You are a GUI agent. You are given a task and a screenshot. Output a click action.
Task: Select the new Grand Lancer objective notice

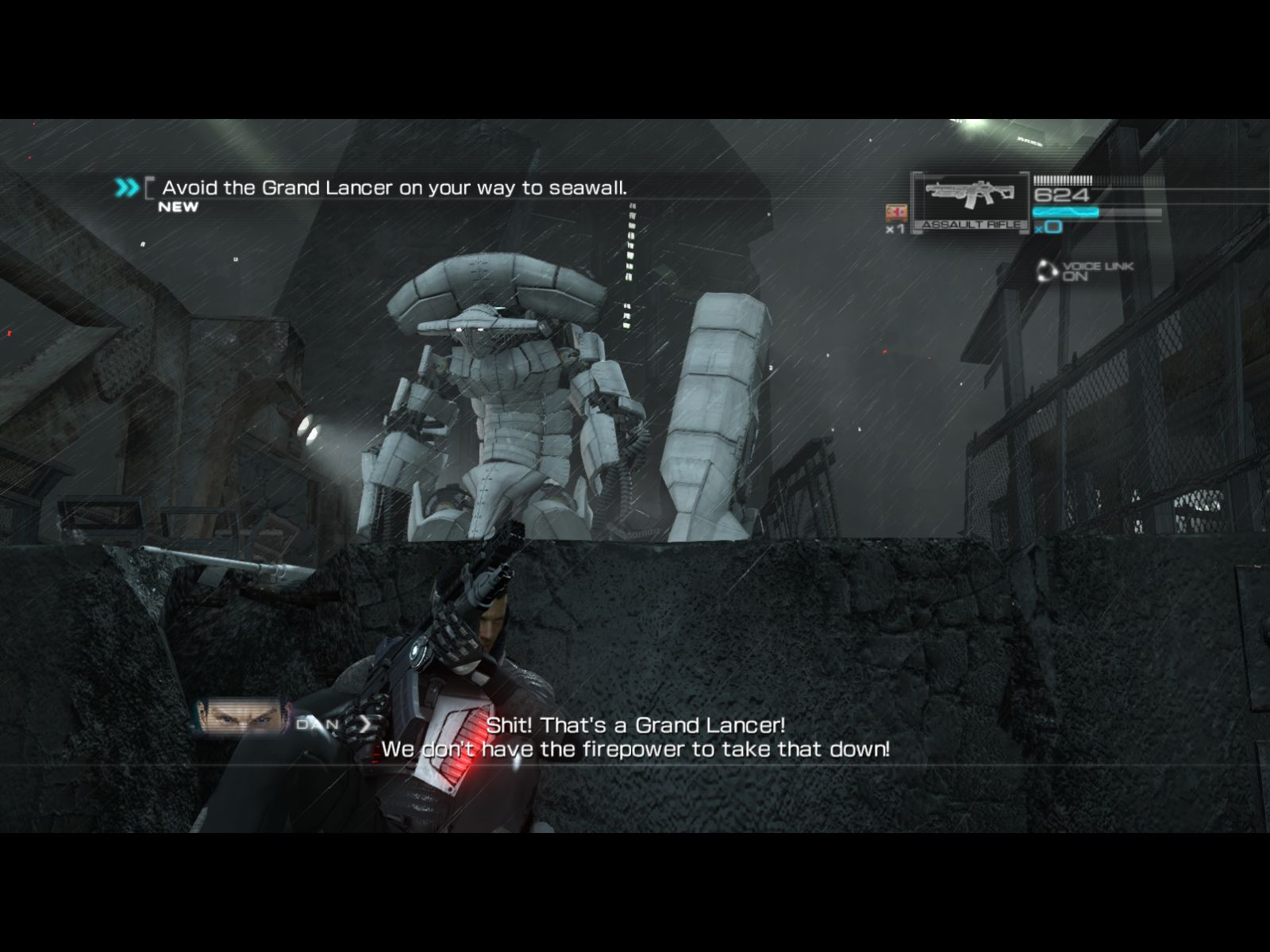394,188
